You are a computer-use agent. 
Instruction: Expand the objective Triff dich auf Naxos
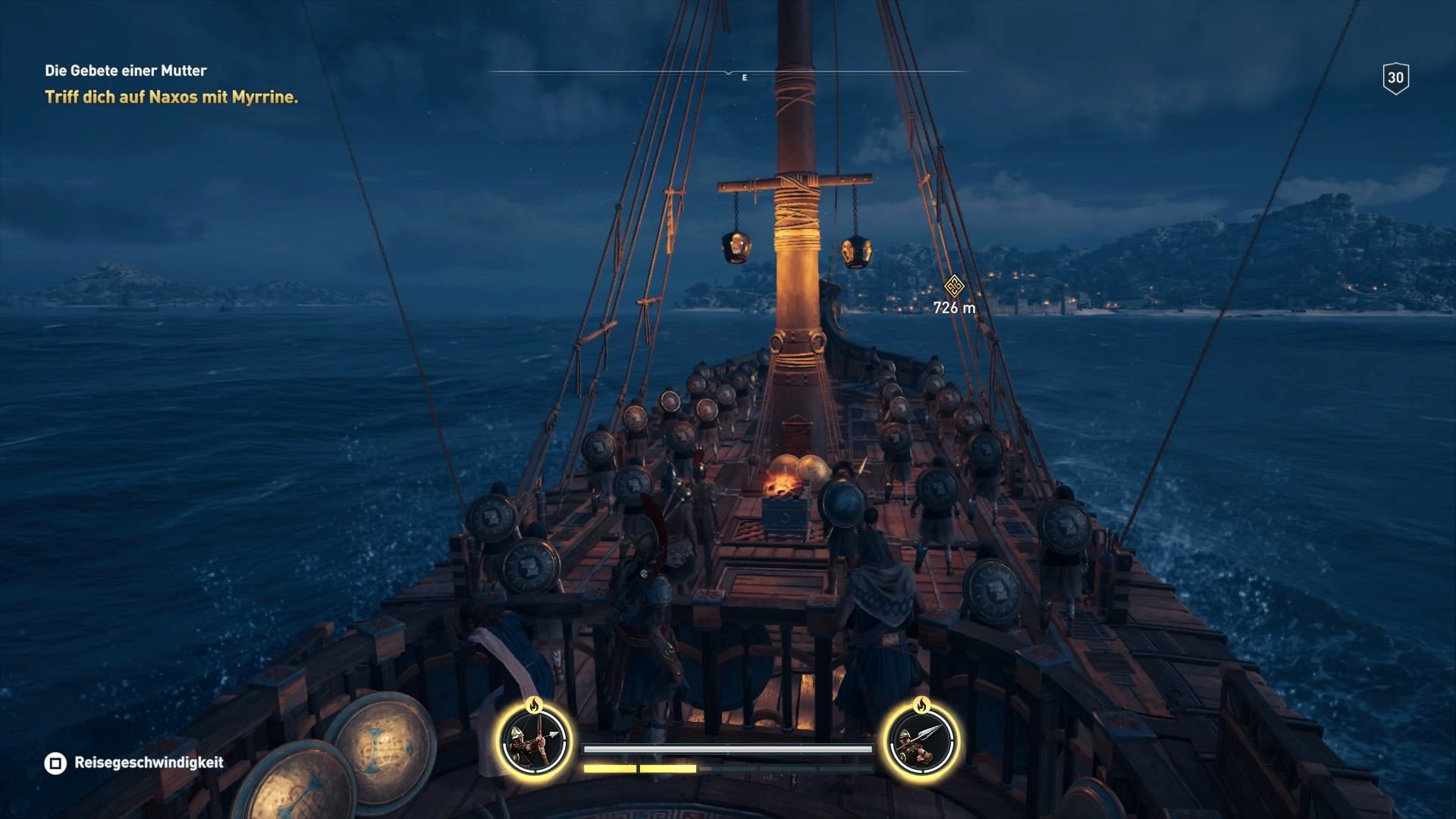point(172,97)
